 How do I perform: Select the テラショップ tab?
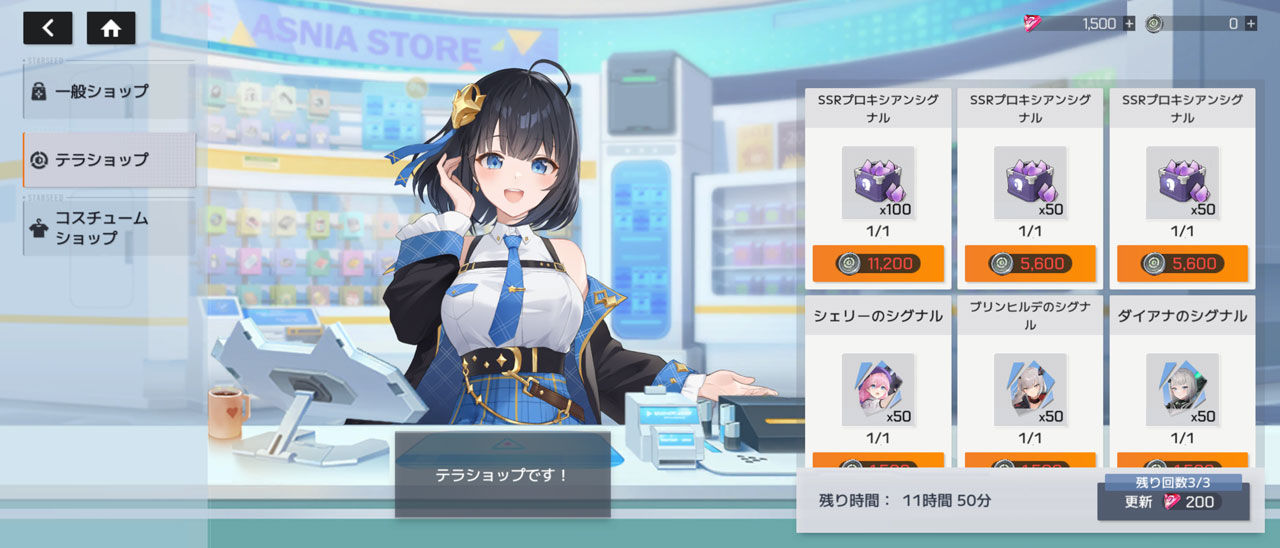coord(108,159)
